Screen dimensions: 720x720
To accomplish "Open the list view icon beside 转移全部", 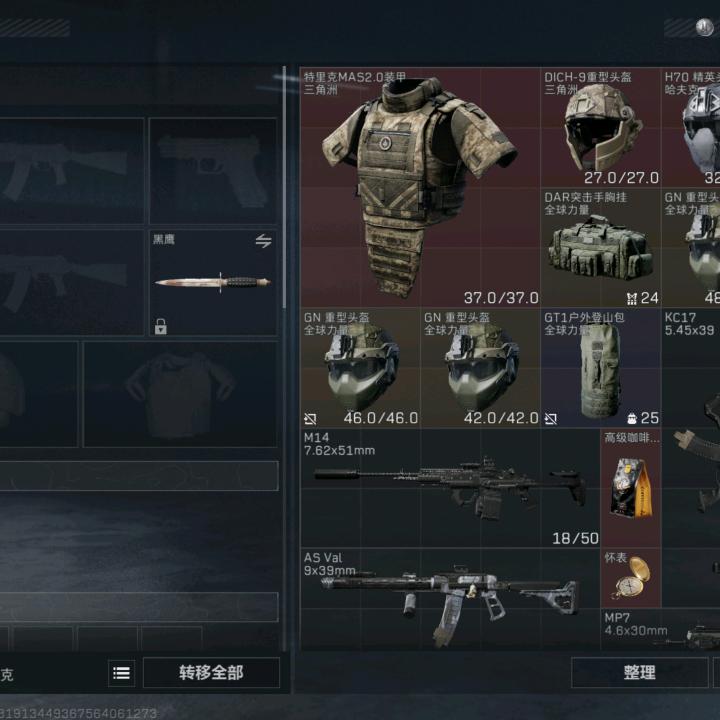I will (x=121, y=673).
